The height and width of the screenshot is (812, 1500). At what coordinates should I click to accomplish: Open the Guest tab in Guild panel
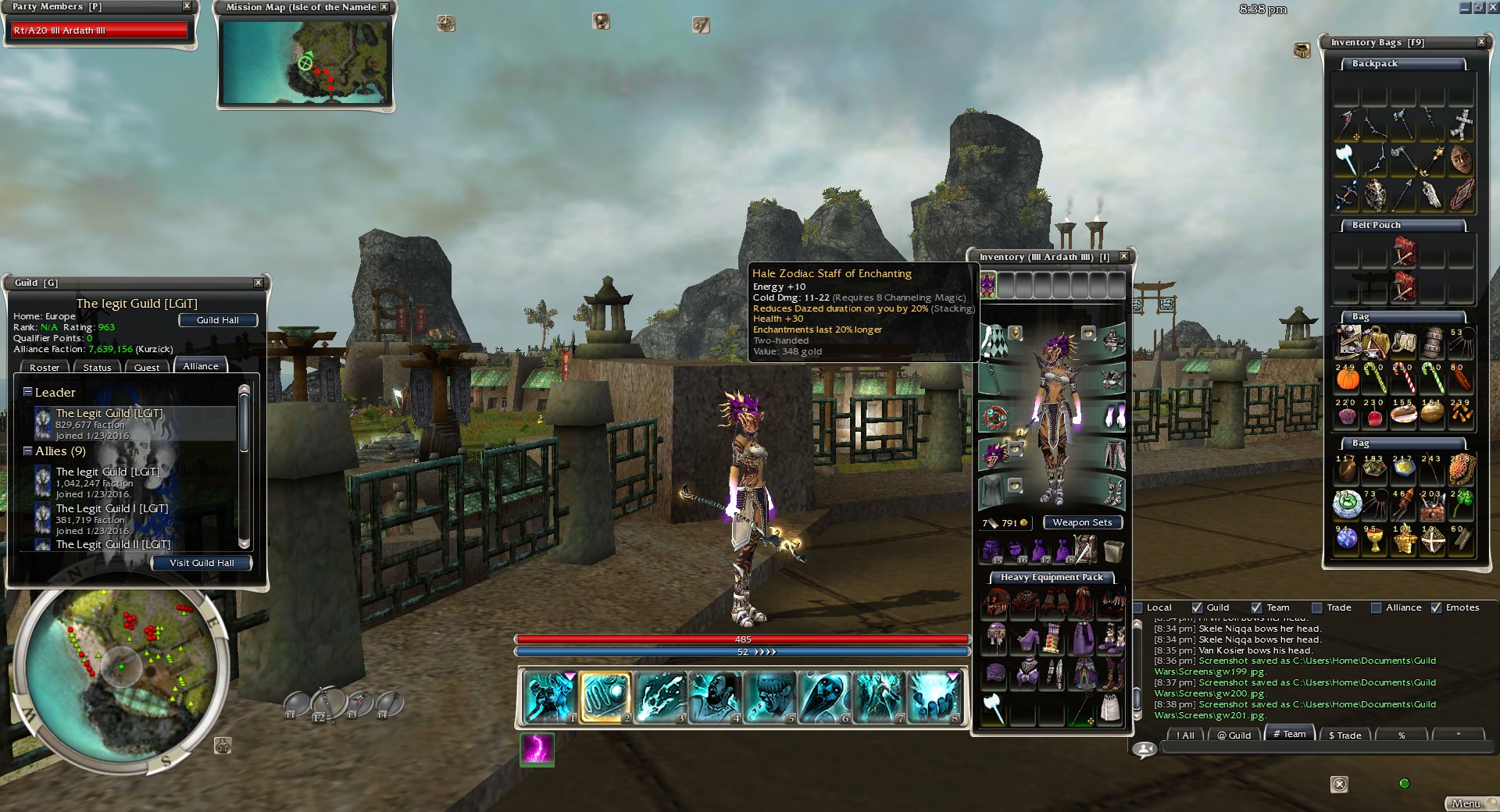point(146,368)
